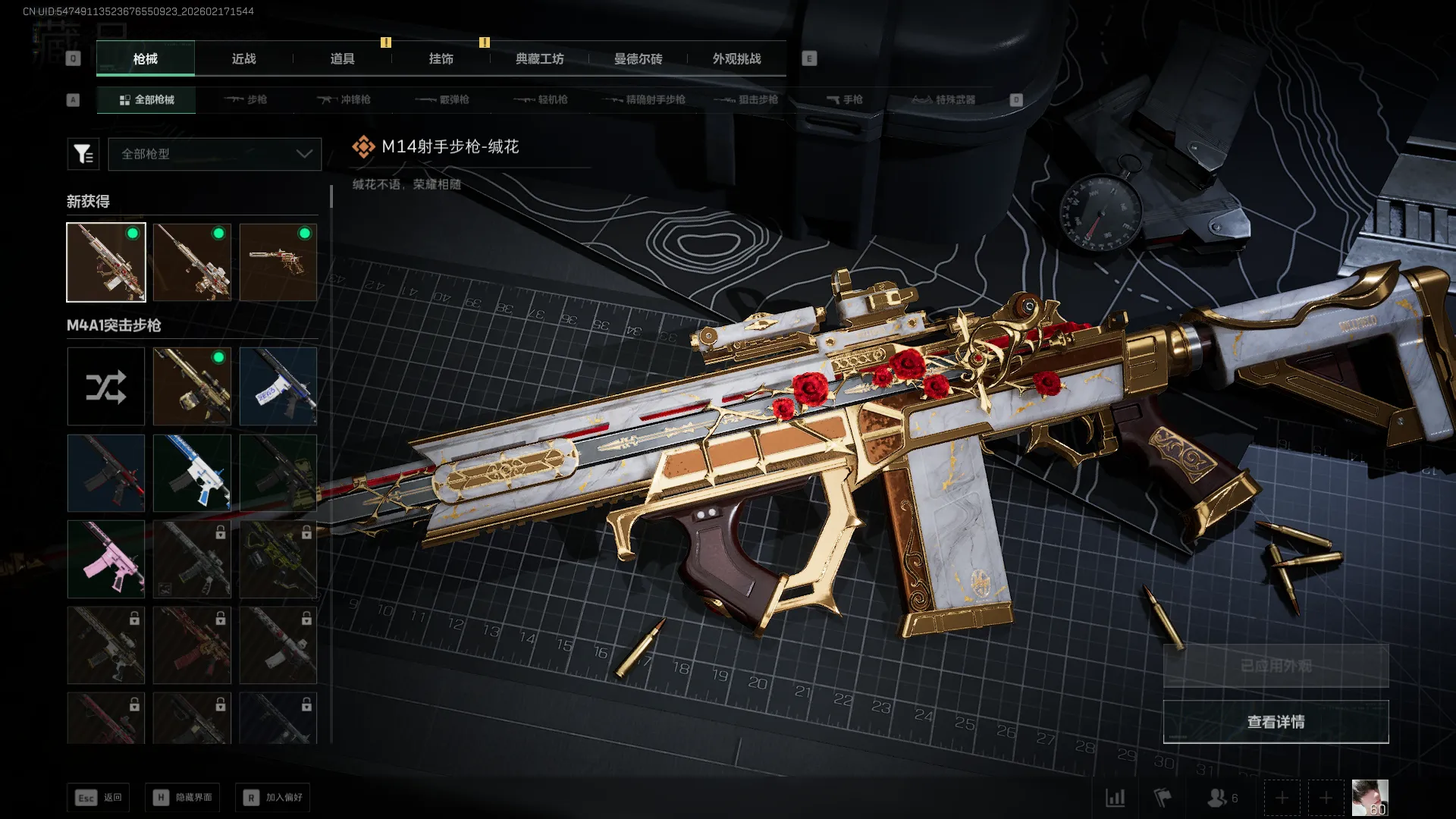
Task: Select the 手枪 pistol category
Action: click(x=844, y=99)
